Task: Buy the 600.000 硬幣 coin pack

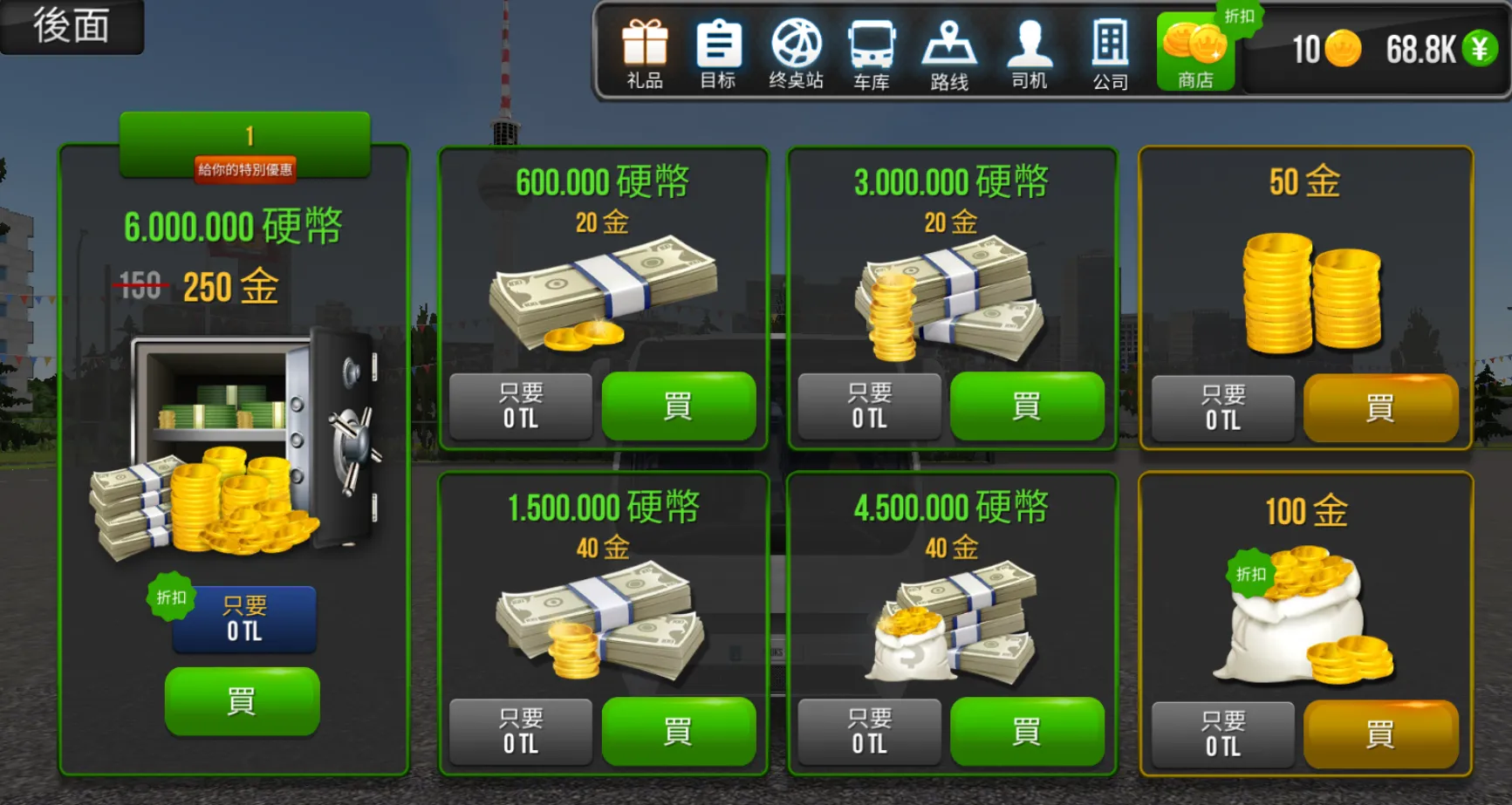Action: (x=680, y=406)
